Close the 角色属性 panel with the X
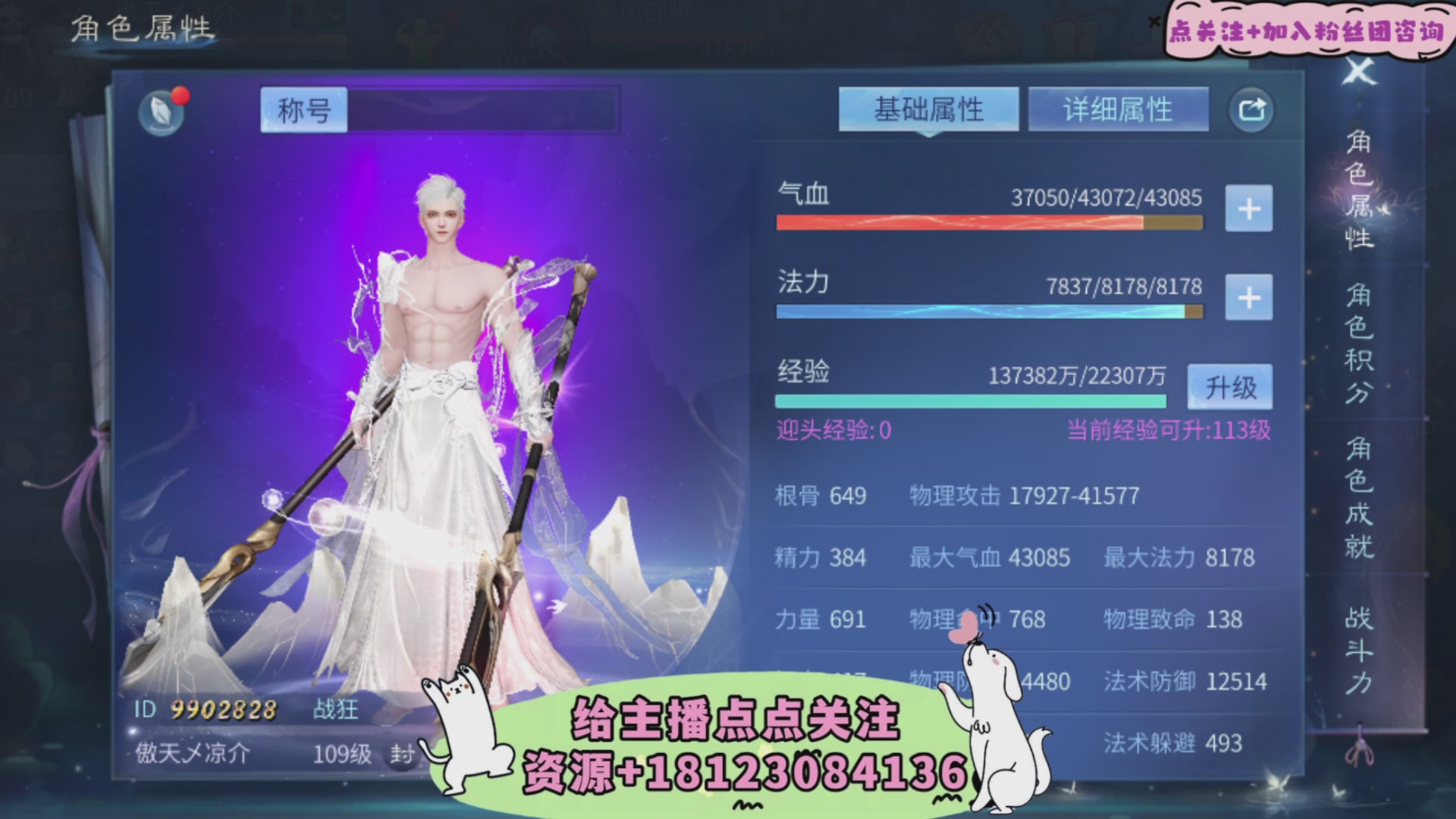The height and width of the screenshot is (819, 1456). [x=1360, y=74]
